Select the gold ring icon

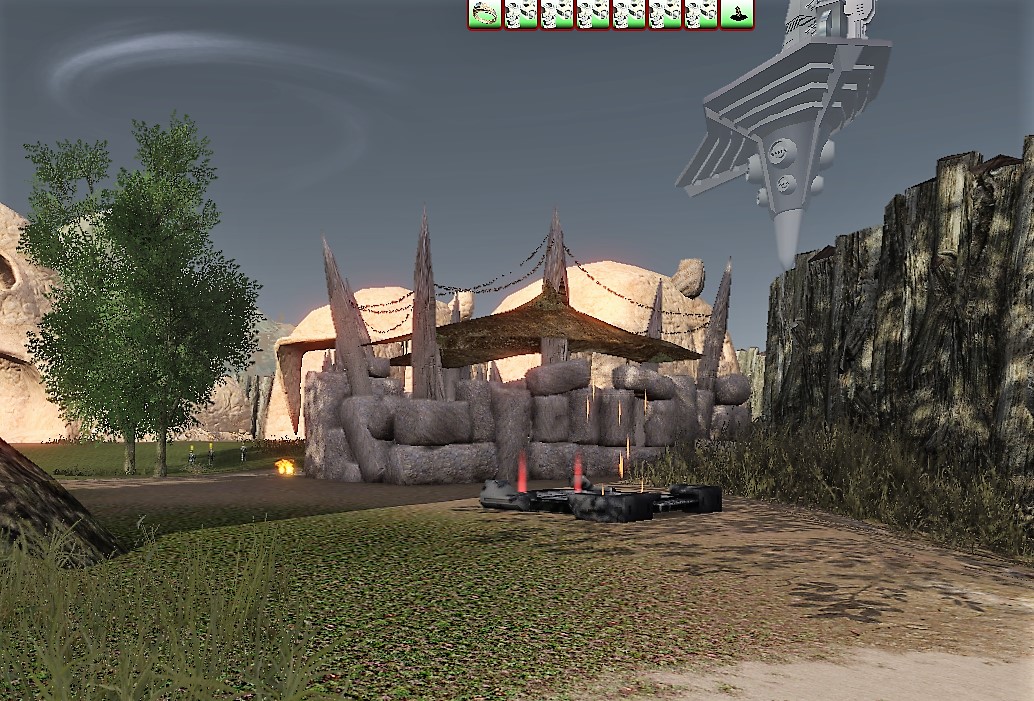[x=485, y=13]
